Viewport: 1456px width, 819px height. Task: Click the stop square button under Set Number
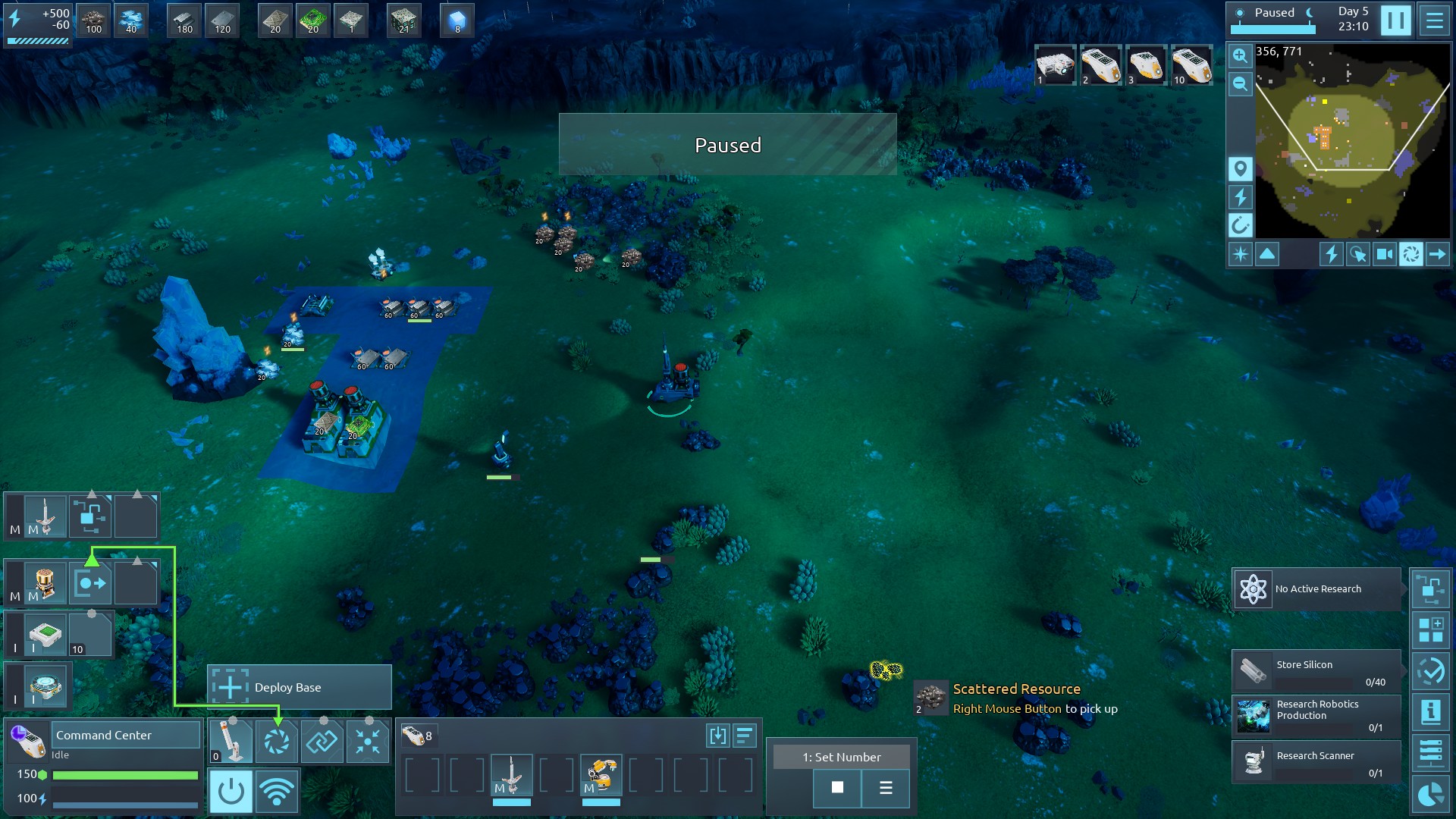coord(837,787)
